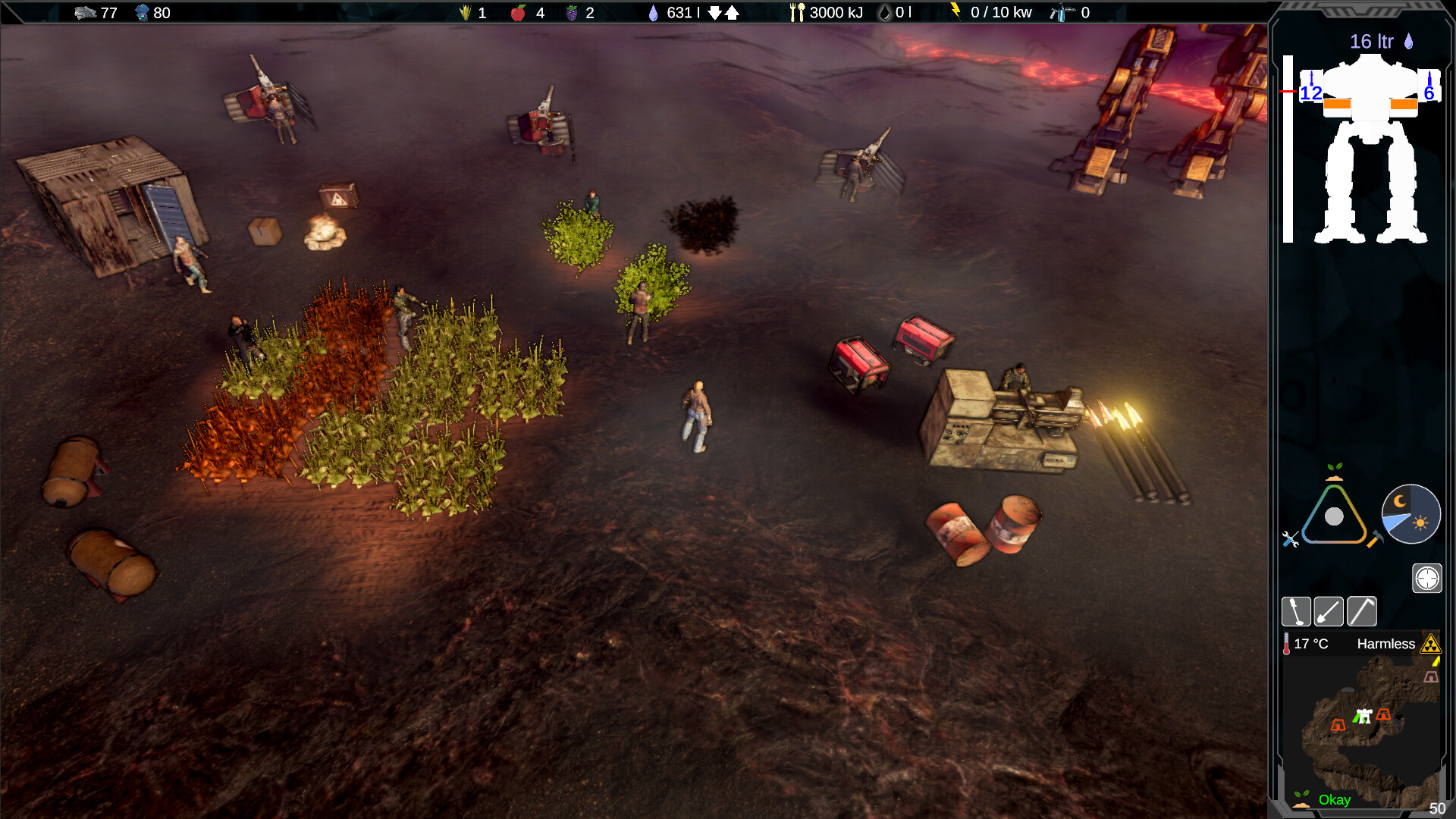Toggle water flow with the up arrow
The width and height of the screenshot is (1456, 819).
(732, 12)
